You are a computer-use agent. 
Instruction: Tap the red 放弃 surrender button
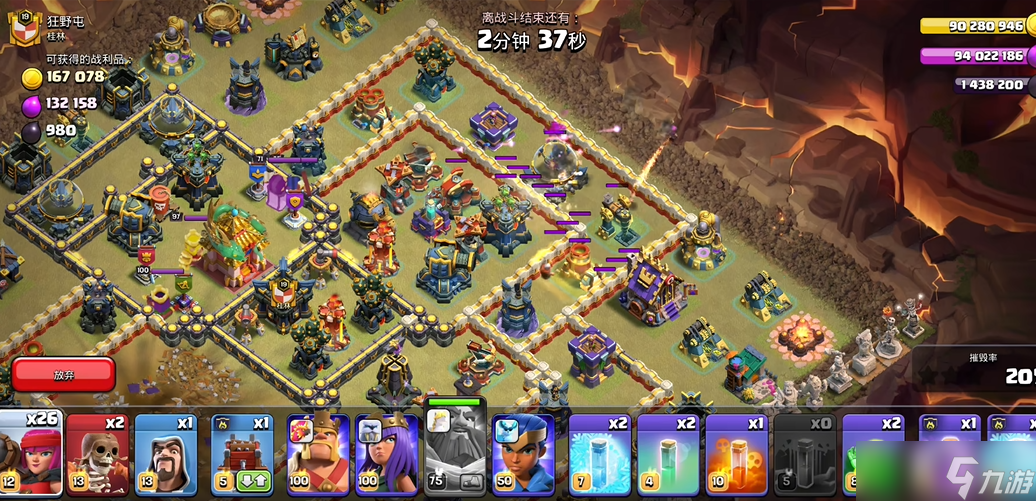(x=64, y=375)
